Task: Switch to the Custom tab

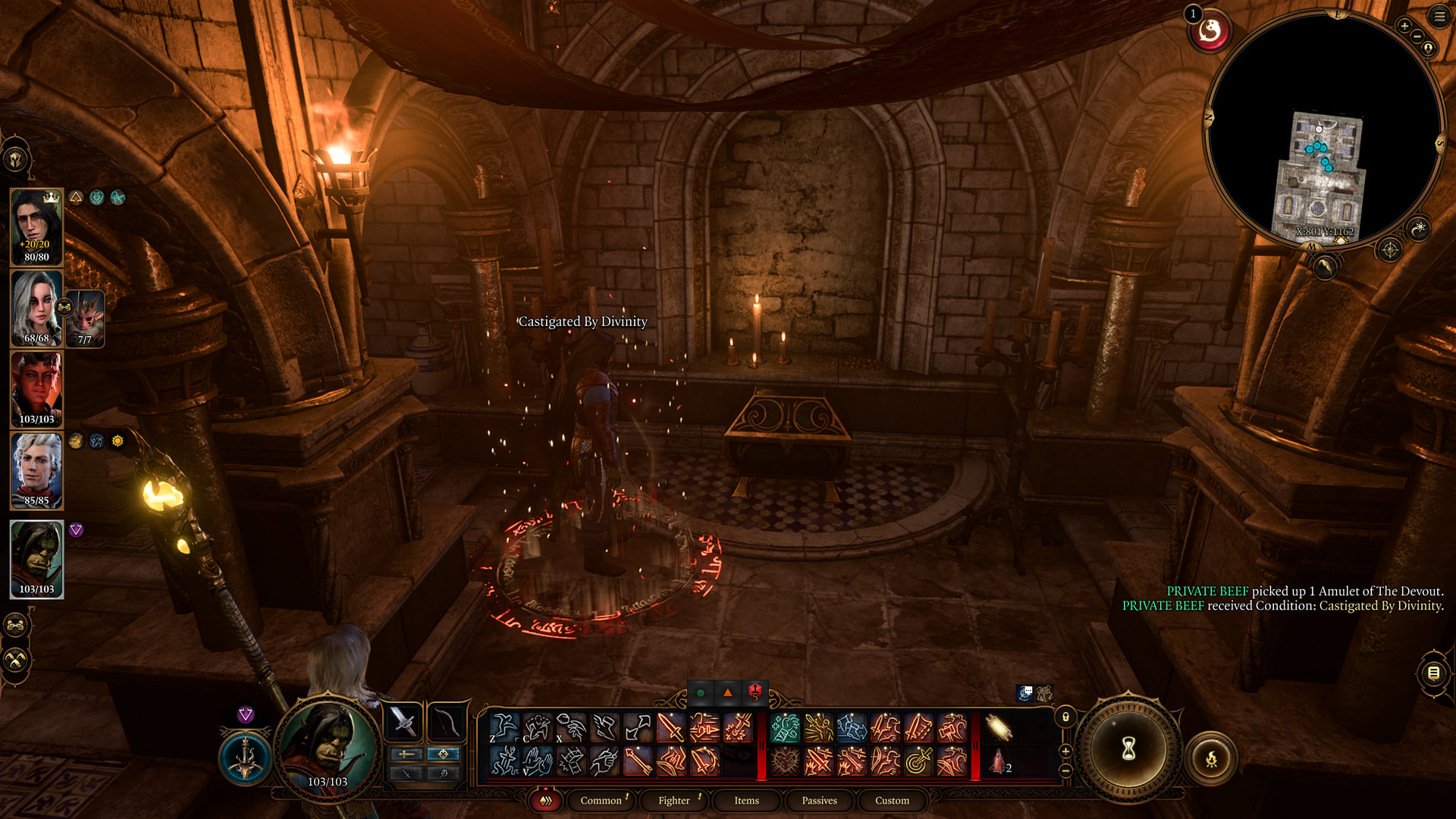Action: pos(892,800)
